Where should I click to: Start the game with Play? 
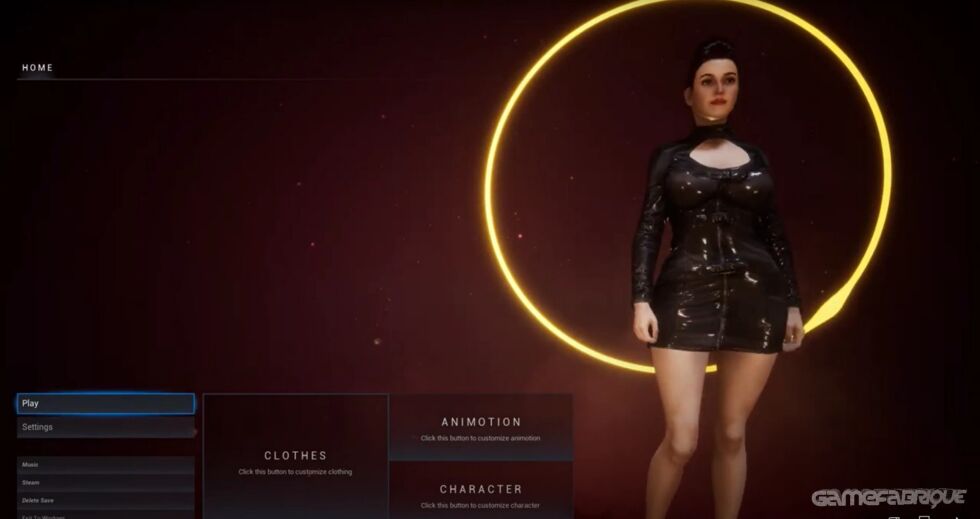(x=105, y=403)
